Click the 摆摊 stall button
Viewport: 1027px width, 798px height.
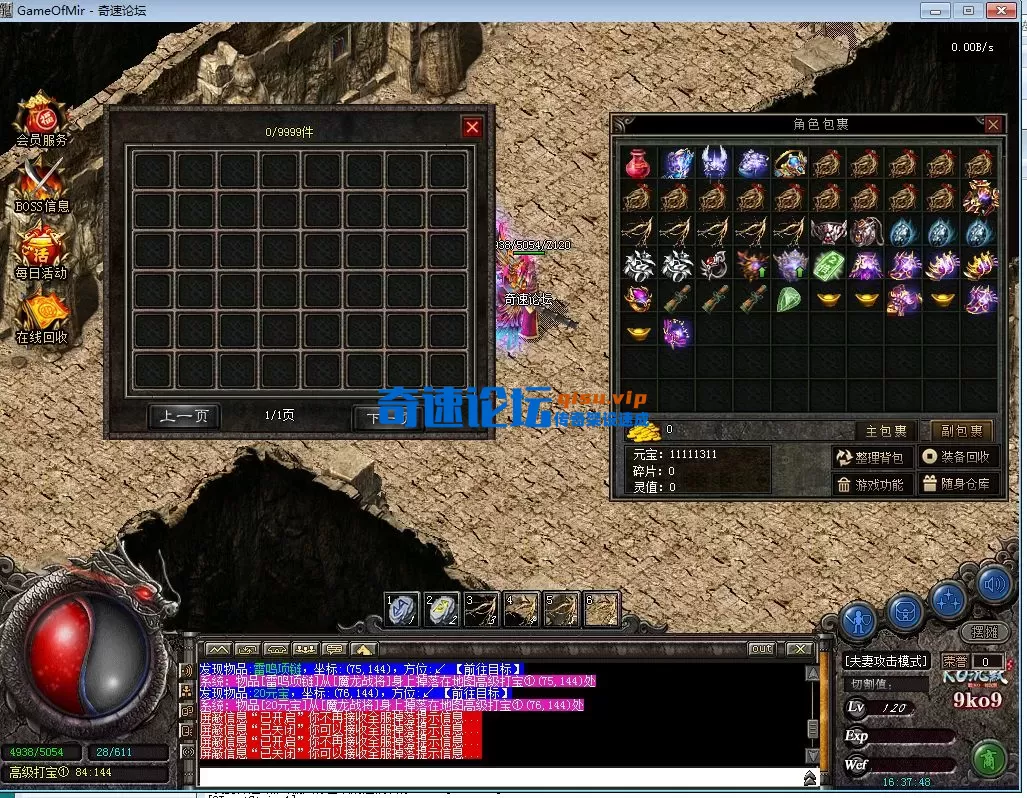point(985,632)
